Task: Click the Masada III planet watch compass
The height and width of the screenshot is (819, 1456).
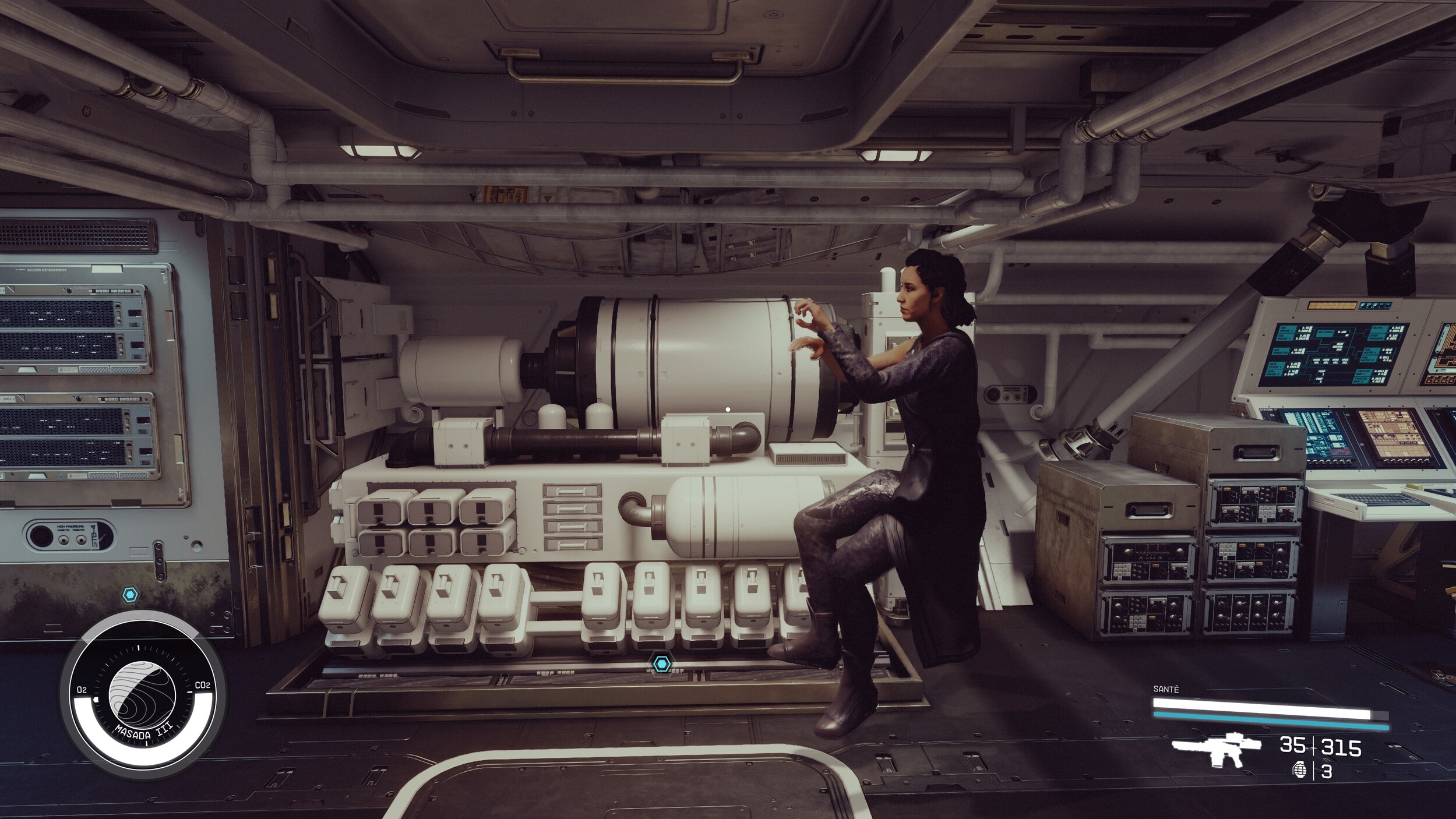Action: [x=142, y=695]
